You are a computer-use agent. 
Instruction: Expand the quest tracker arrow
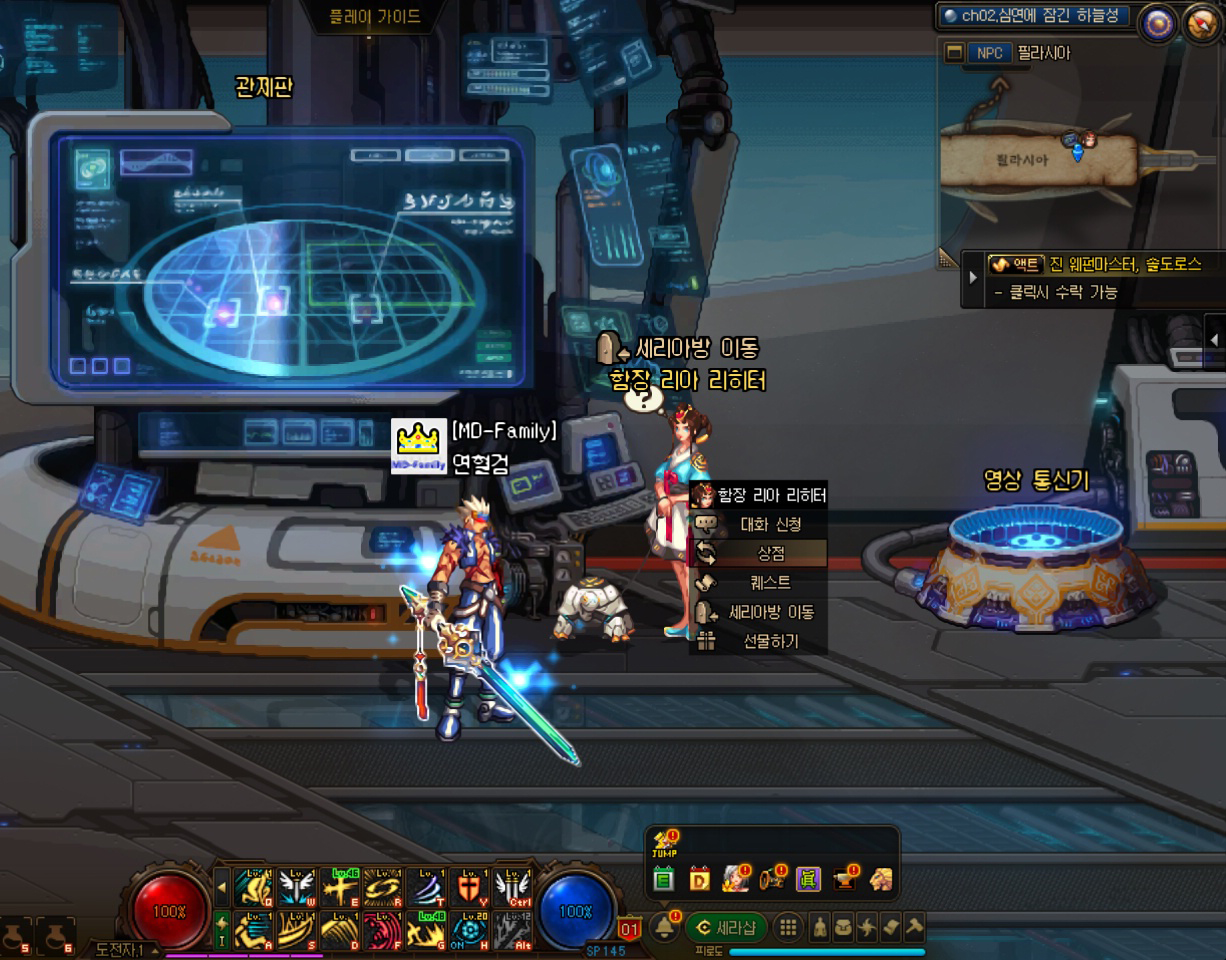click(972, 276)
